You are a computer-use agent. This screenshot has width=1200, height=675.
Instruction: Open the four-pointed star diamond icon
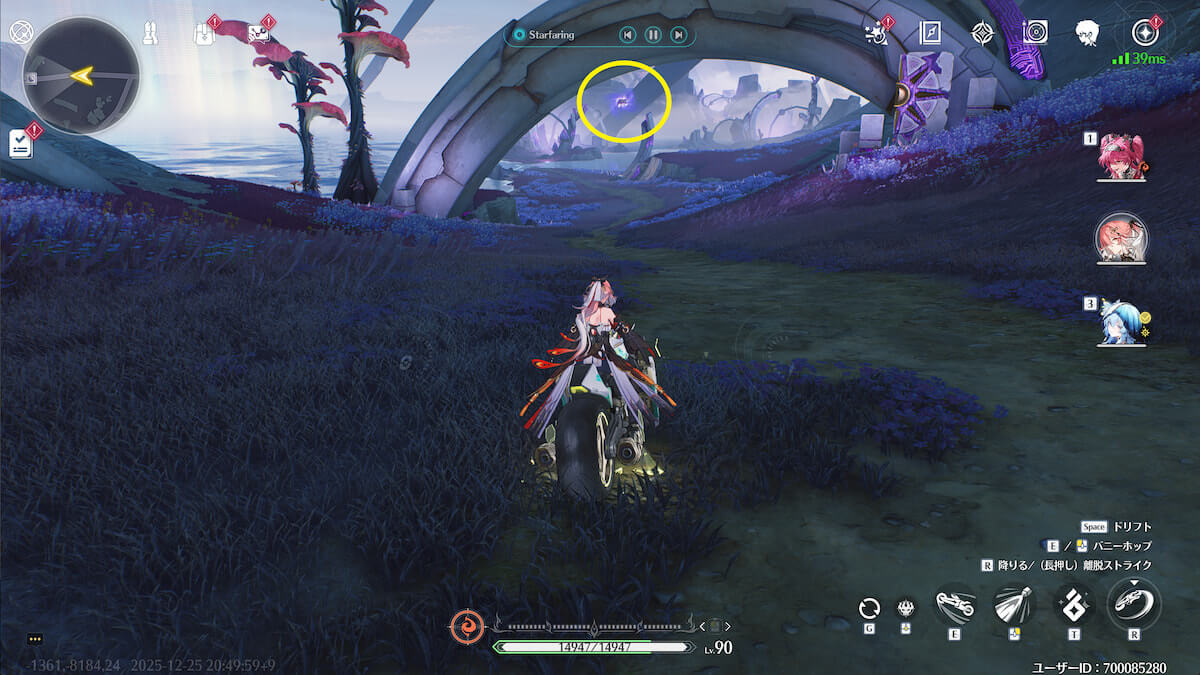click(983, 34)
